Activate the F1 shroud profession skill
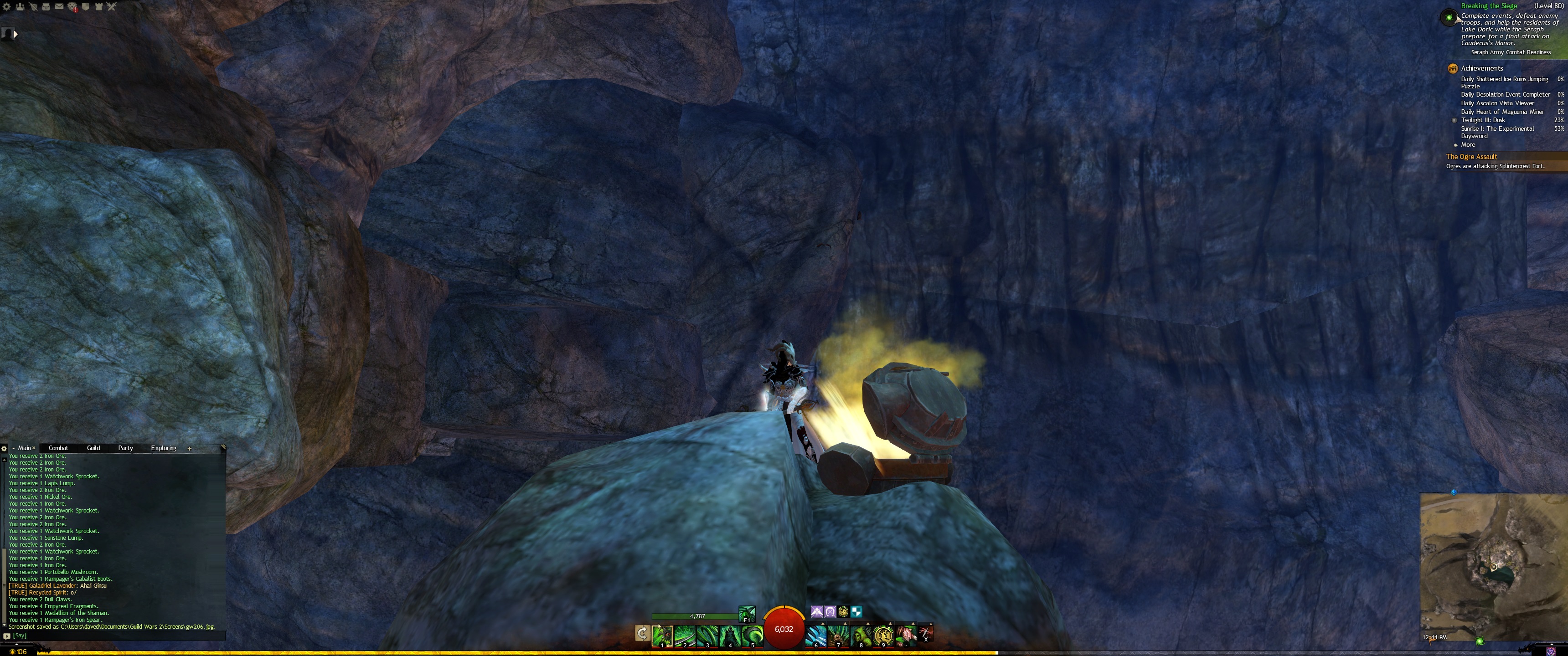Screen dimensions: 1568x656 (x=747, y=613)
